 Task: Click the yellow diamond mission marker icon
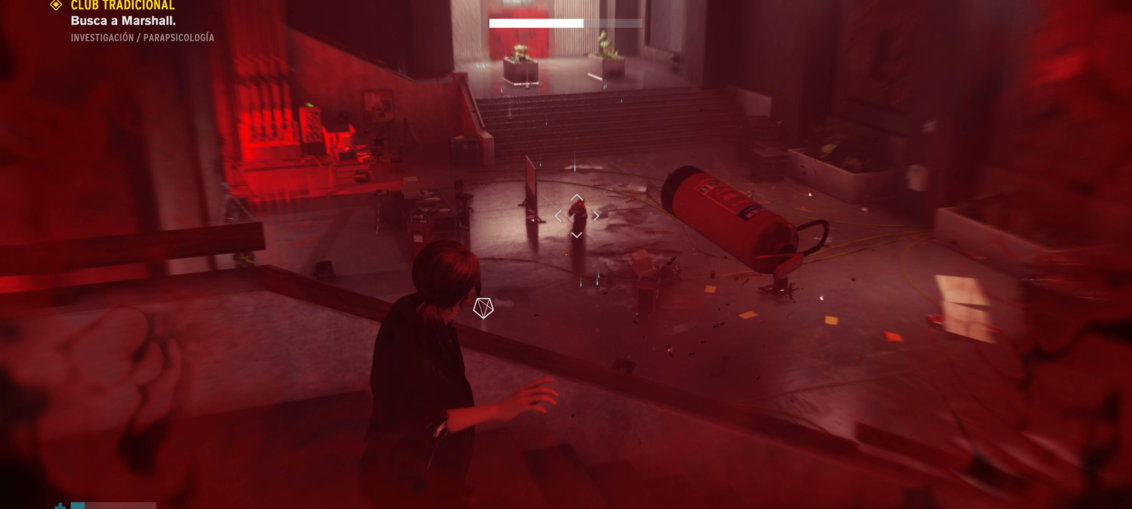(x=56, y=5)
